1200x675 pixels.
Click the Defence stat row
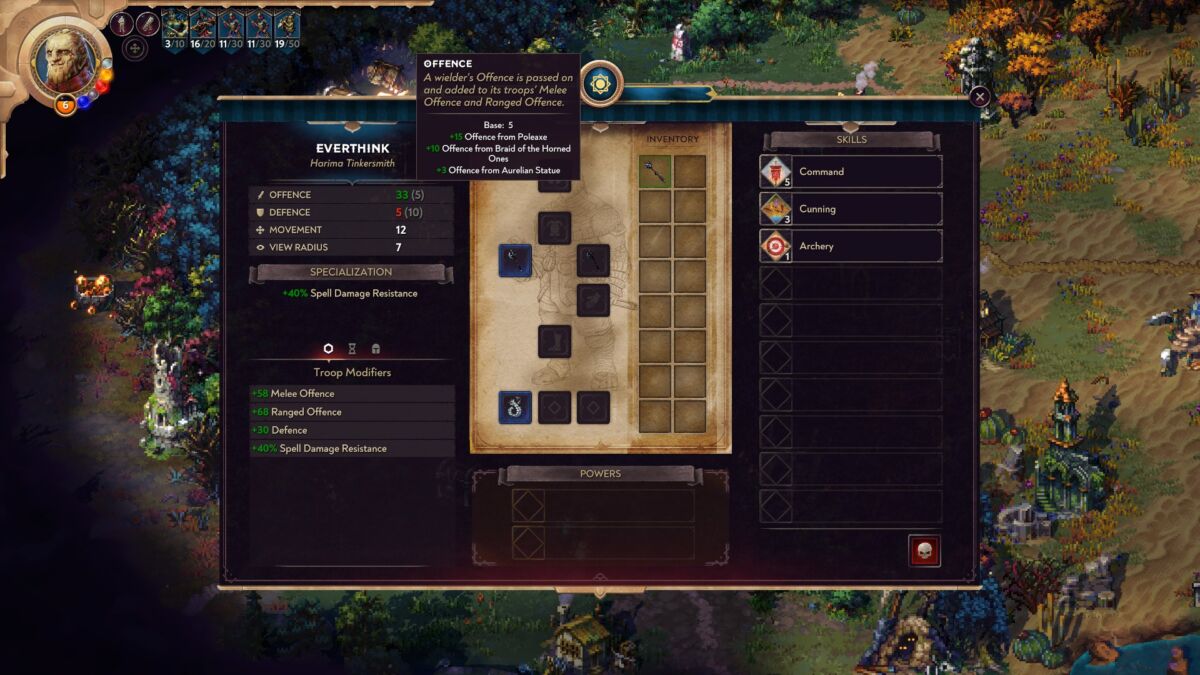(351, 212)
